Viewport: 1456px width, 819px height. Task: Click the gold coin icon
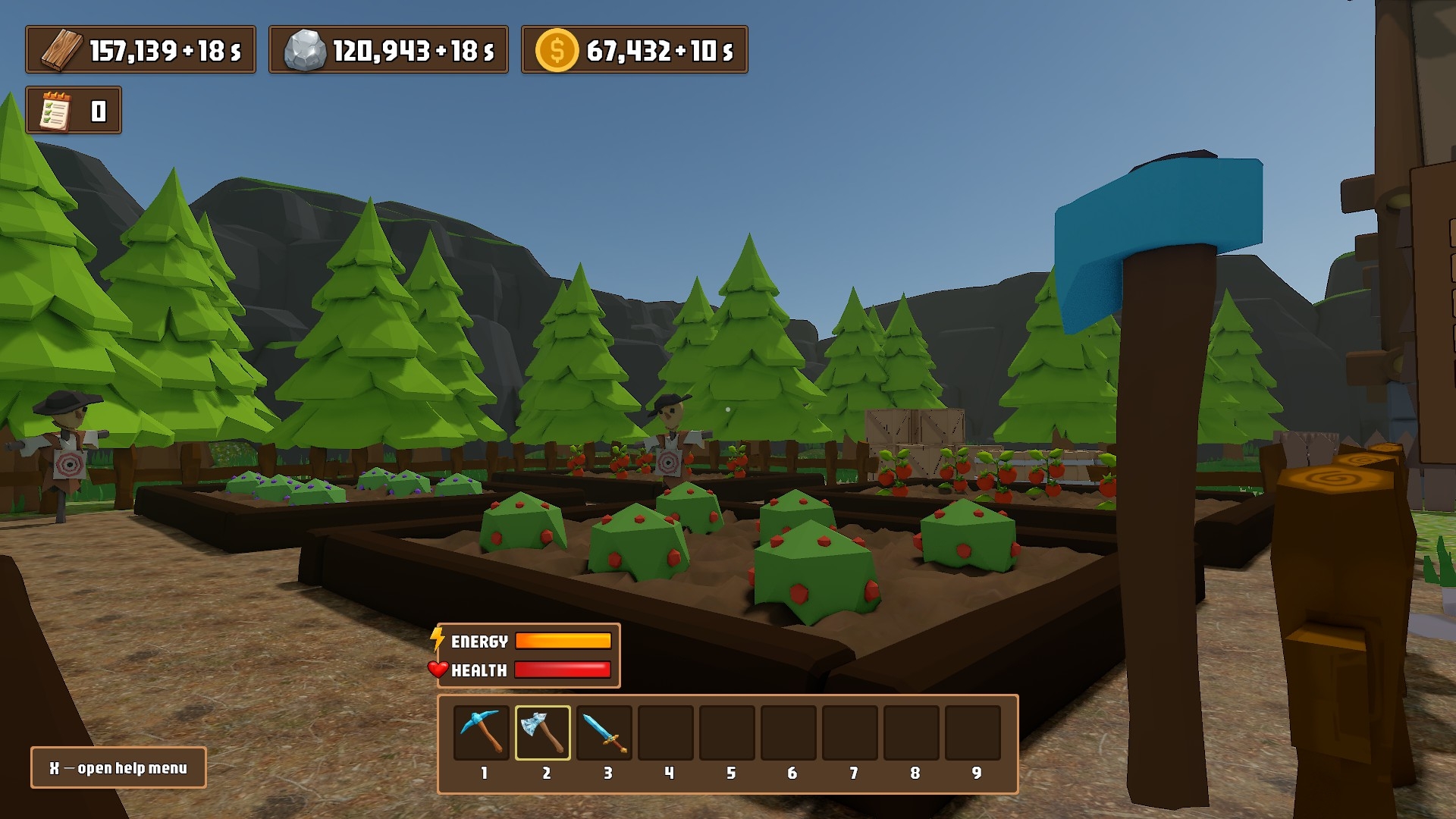(x=557, y=50)
